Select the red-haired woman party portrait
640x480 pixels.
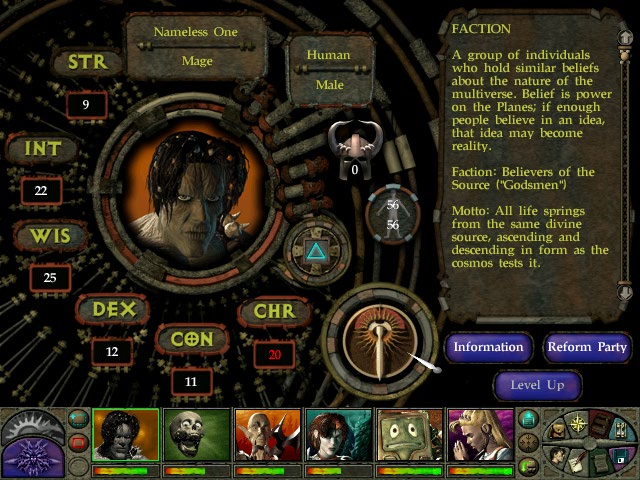[337, 436]
